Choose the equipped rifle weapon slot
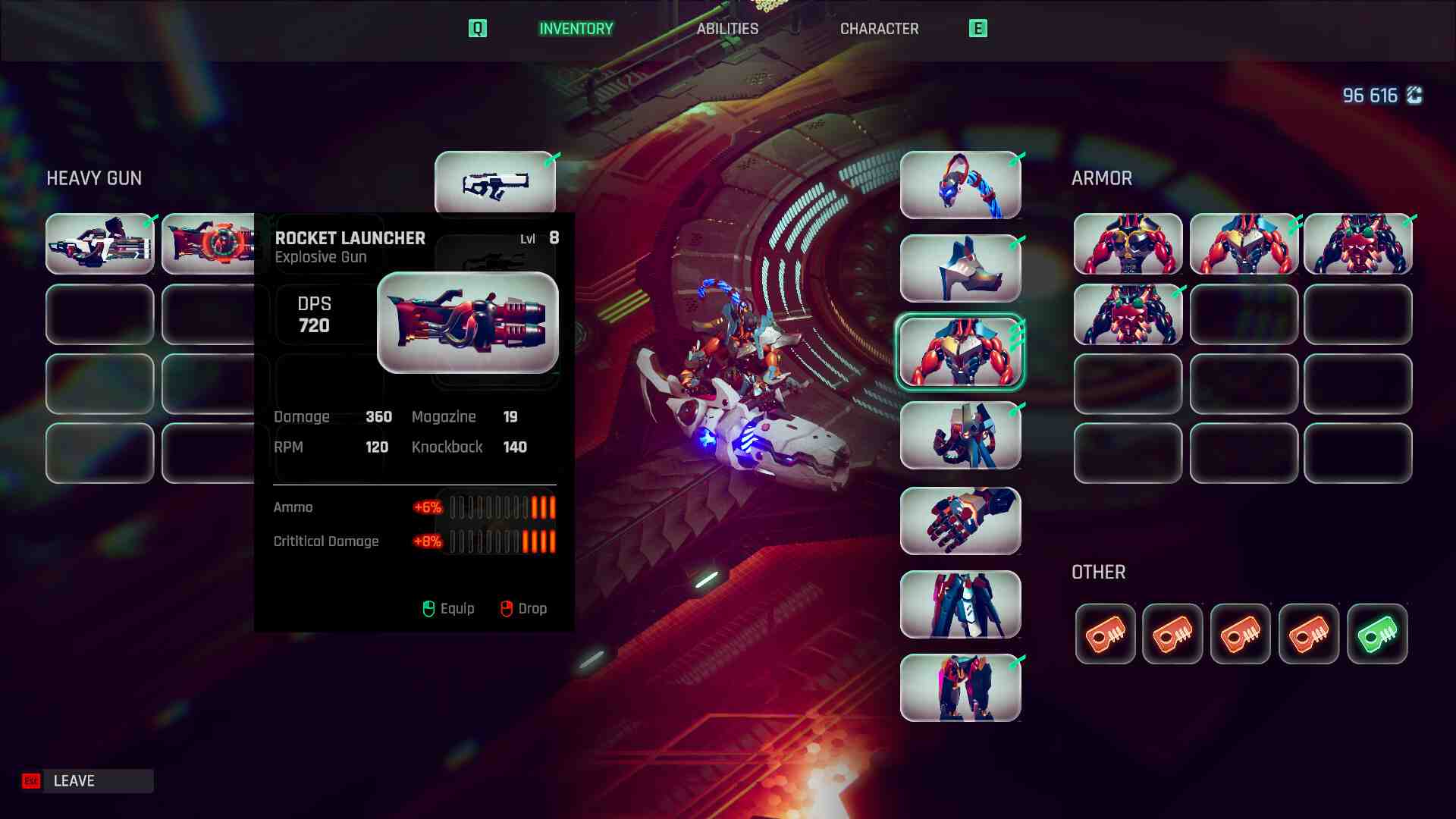Screen dimensions: 1456x819 tap(494, 184)
